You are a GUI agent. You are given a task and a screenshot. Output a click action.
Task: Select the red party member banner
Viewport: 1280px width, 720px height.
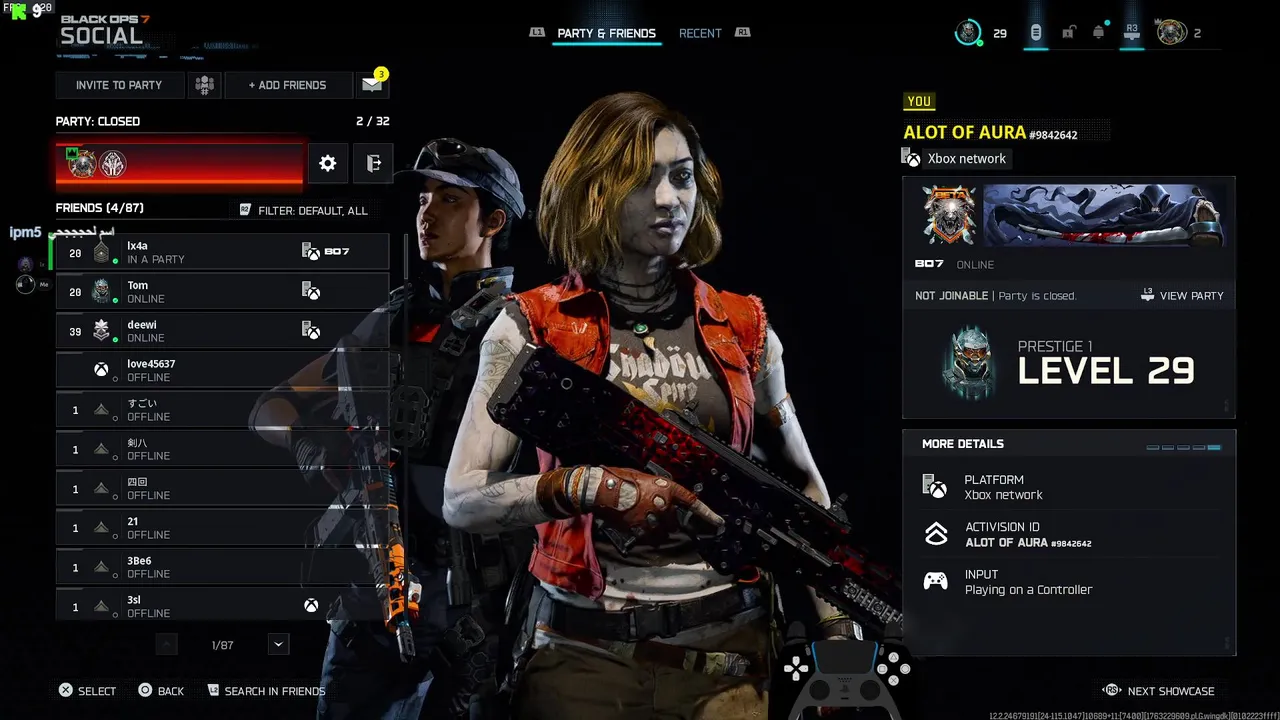[x=180, y=164]
